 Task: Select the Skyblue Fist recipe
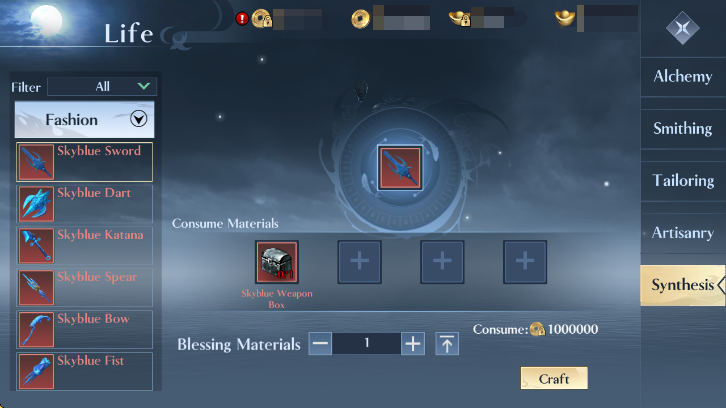pos(84,371)
